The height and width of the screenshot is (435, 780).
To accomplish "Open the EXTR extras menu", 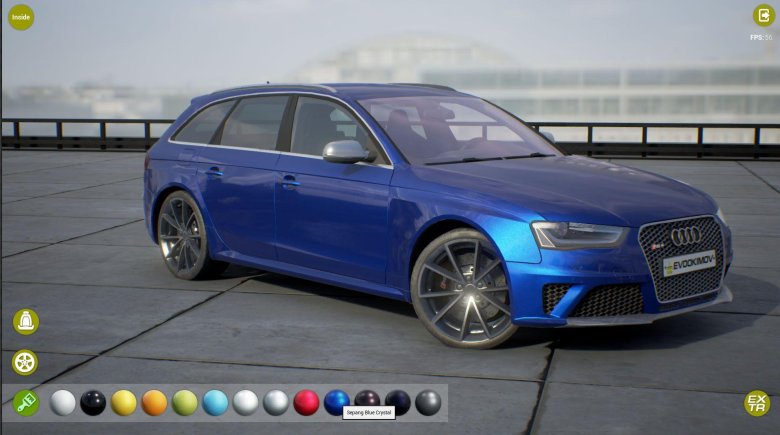I will click(x=757, y=403).
